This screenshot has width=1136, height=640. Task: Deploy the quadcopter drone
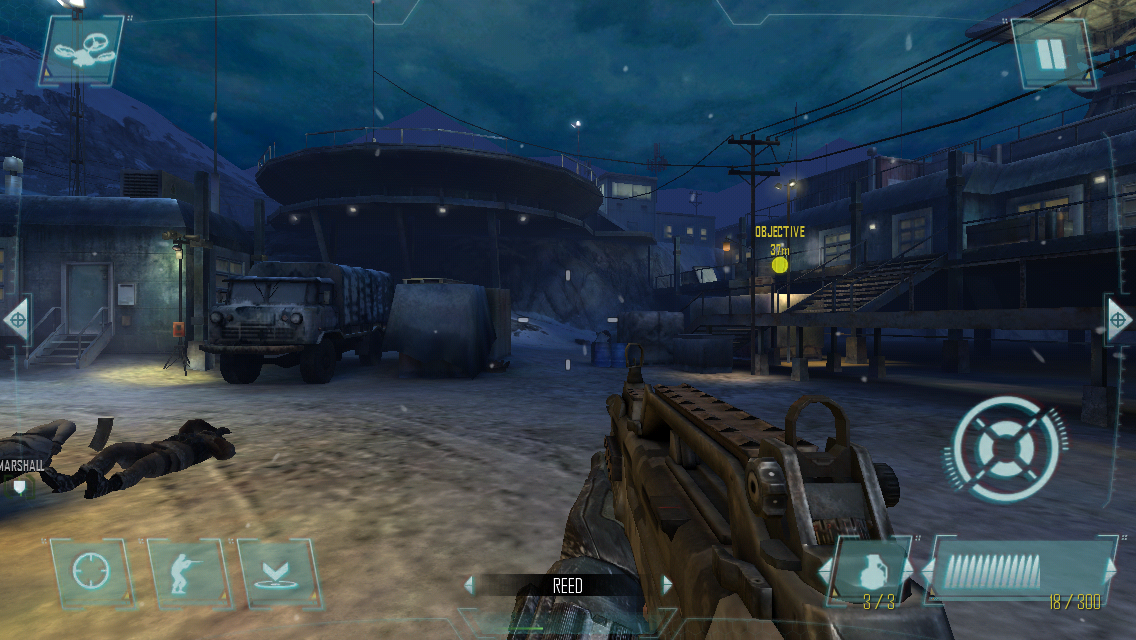tap(82, 50)
